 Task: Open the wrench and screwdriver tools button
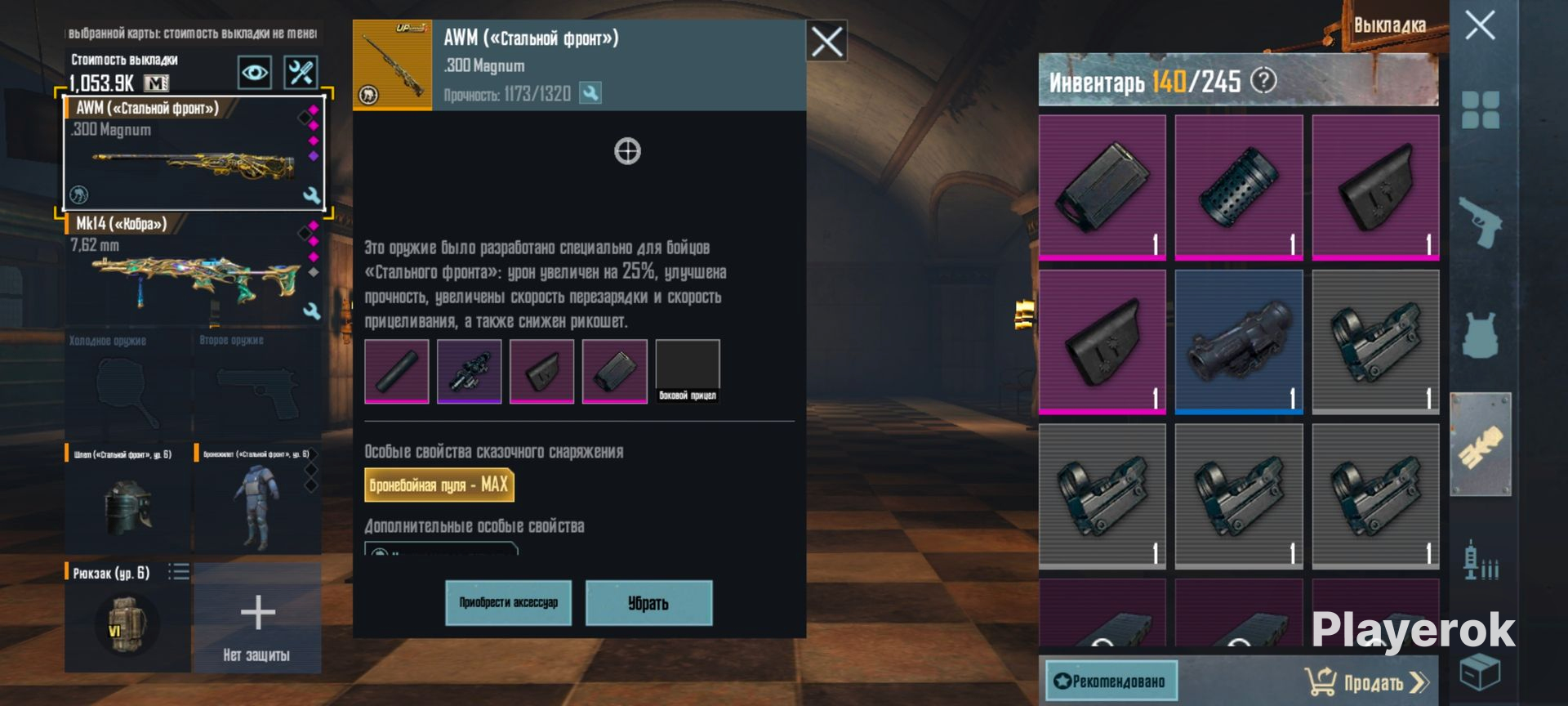pos(300,73)
